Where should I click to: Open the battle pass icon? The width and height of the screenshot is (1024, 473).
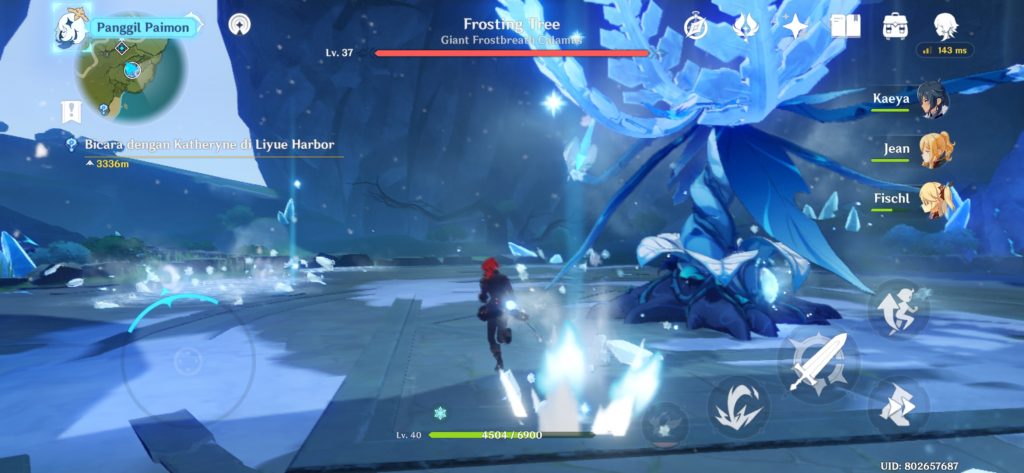pyautogui.click(x=745, y=27)
